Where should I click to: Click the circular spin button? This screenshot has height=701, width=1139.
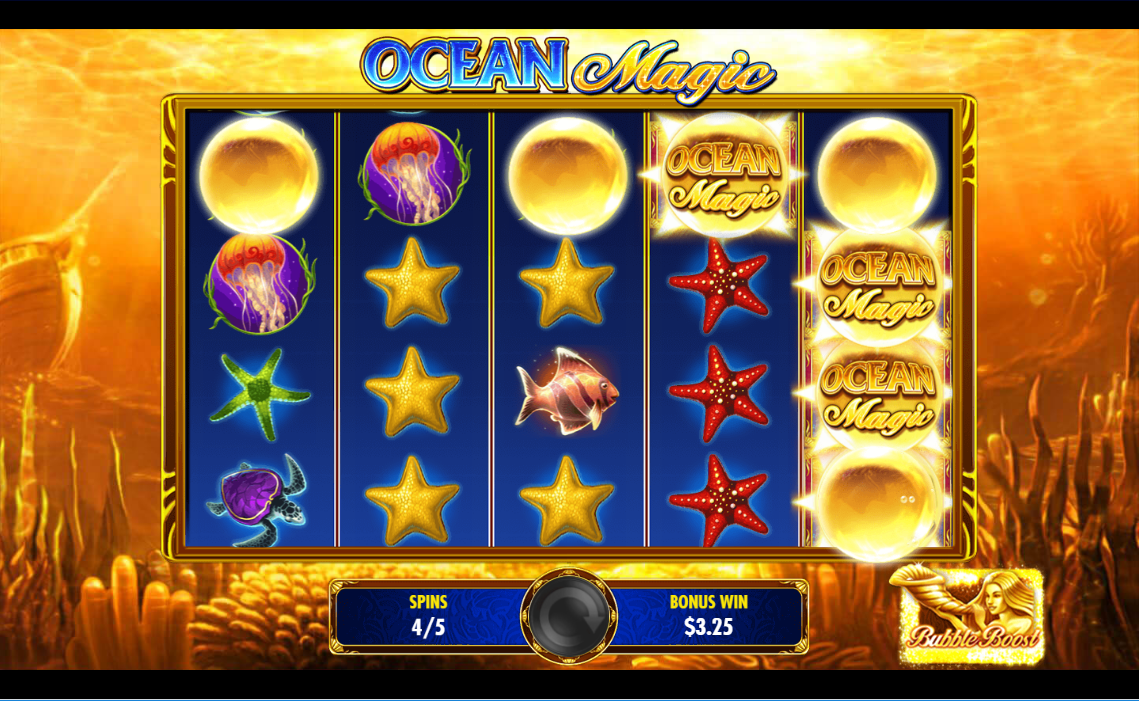[569, 615]
